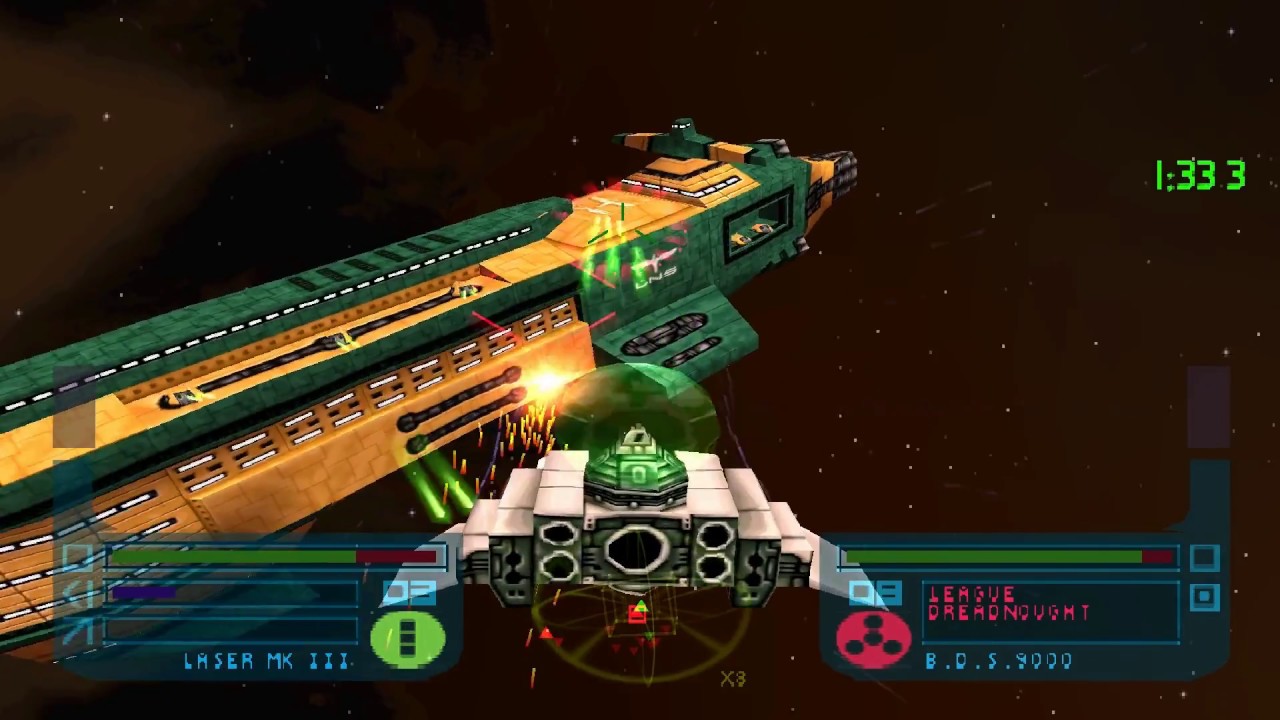1280x720 pixels.
Task: Click the X3 radar zoom indicator
Action: tap(733, 680)
